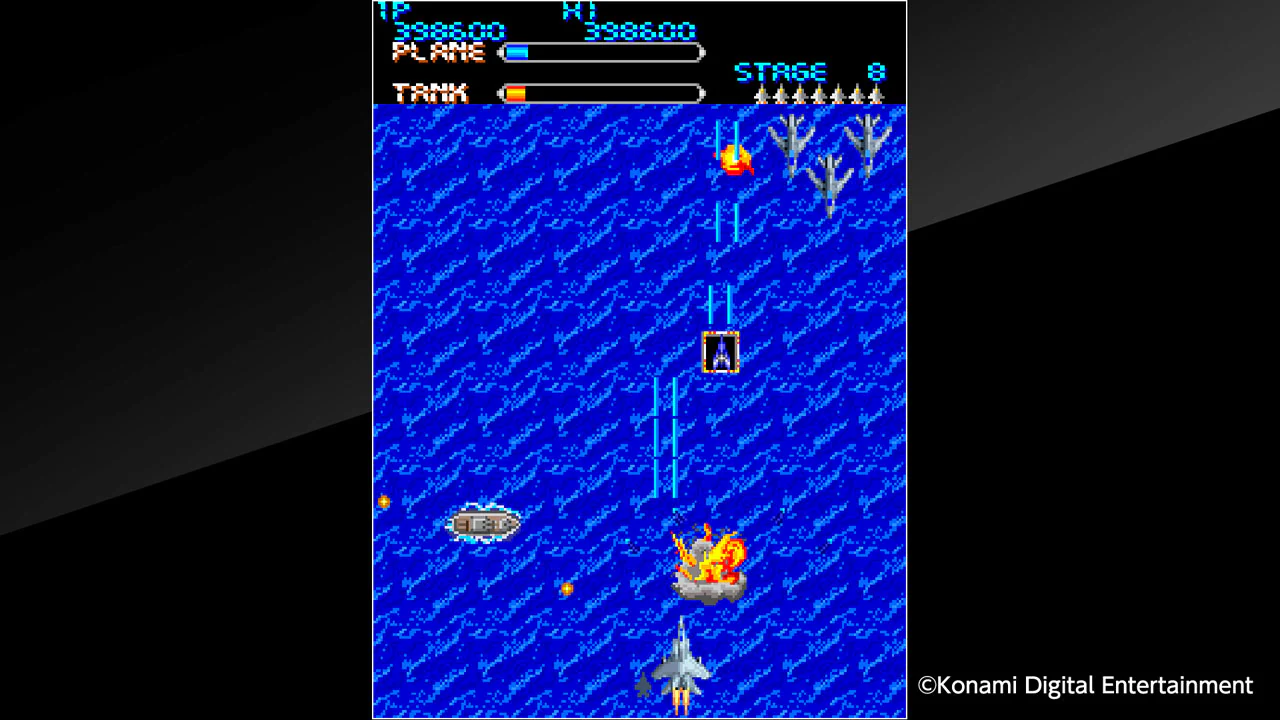This screenshot has width=1280, height=720.
Task: Select the player's fighter jet at bottom
Action: coord(683,665)
